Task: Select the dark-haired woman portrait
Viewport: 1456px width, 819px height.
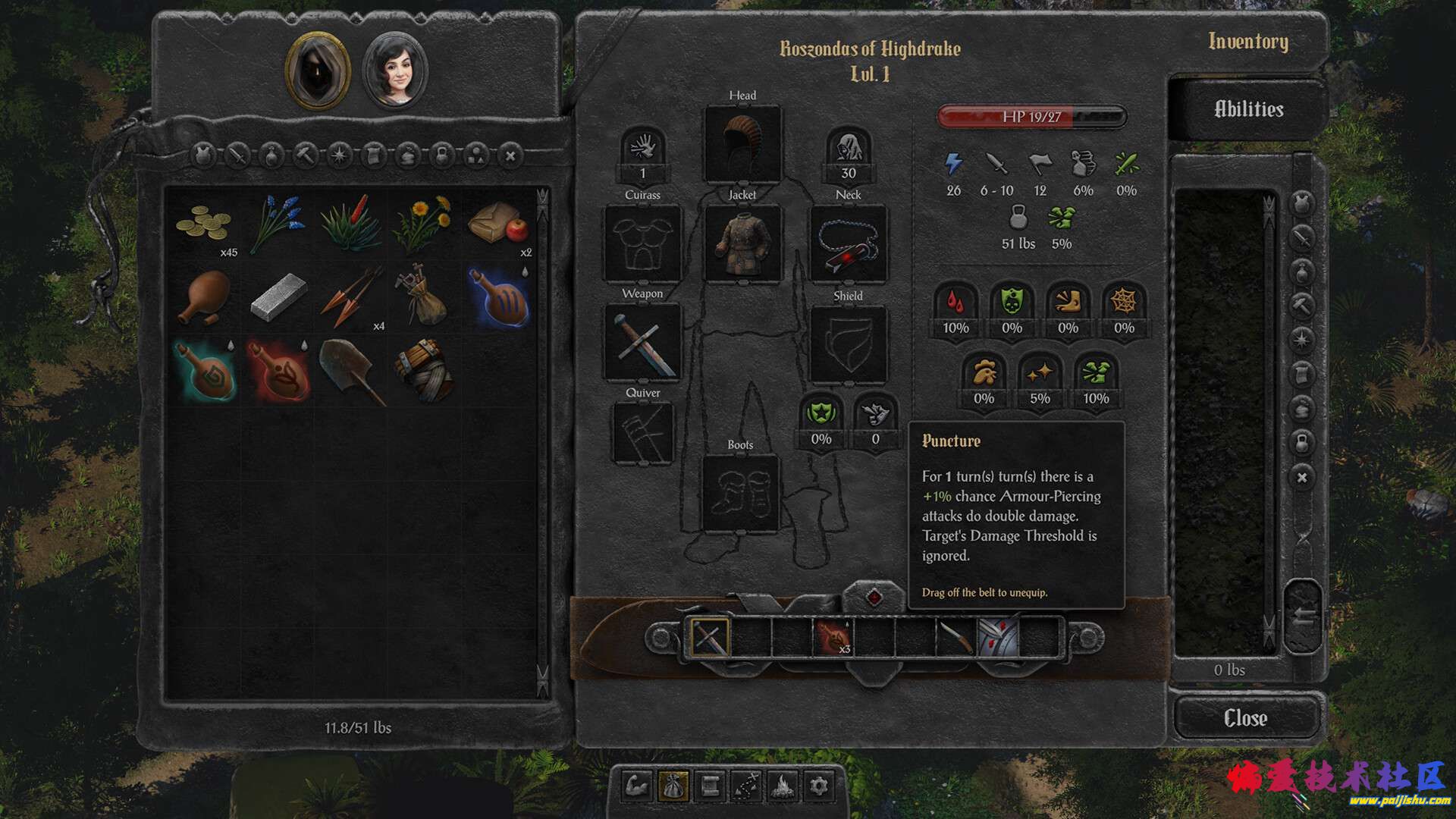Action: tap(395, 72)
